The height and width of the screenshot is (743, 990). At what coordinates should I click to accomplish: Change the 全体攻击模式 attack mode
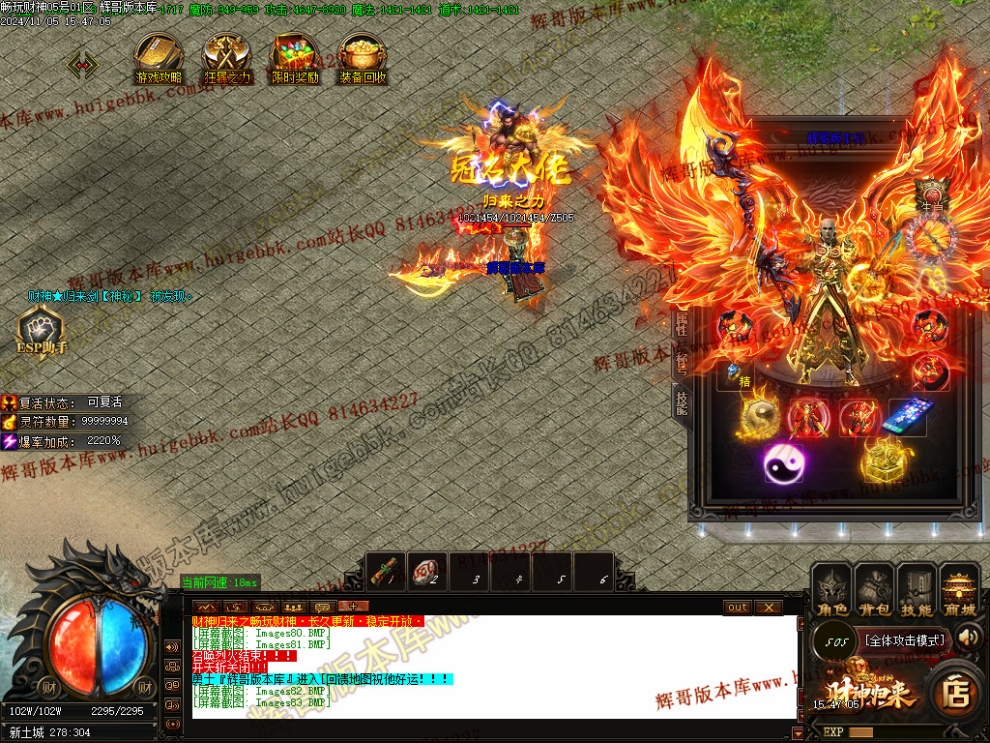point(905,639)
